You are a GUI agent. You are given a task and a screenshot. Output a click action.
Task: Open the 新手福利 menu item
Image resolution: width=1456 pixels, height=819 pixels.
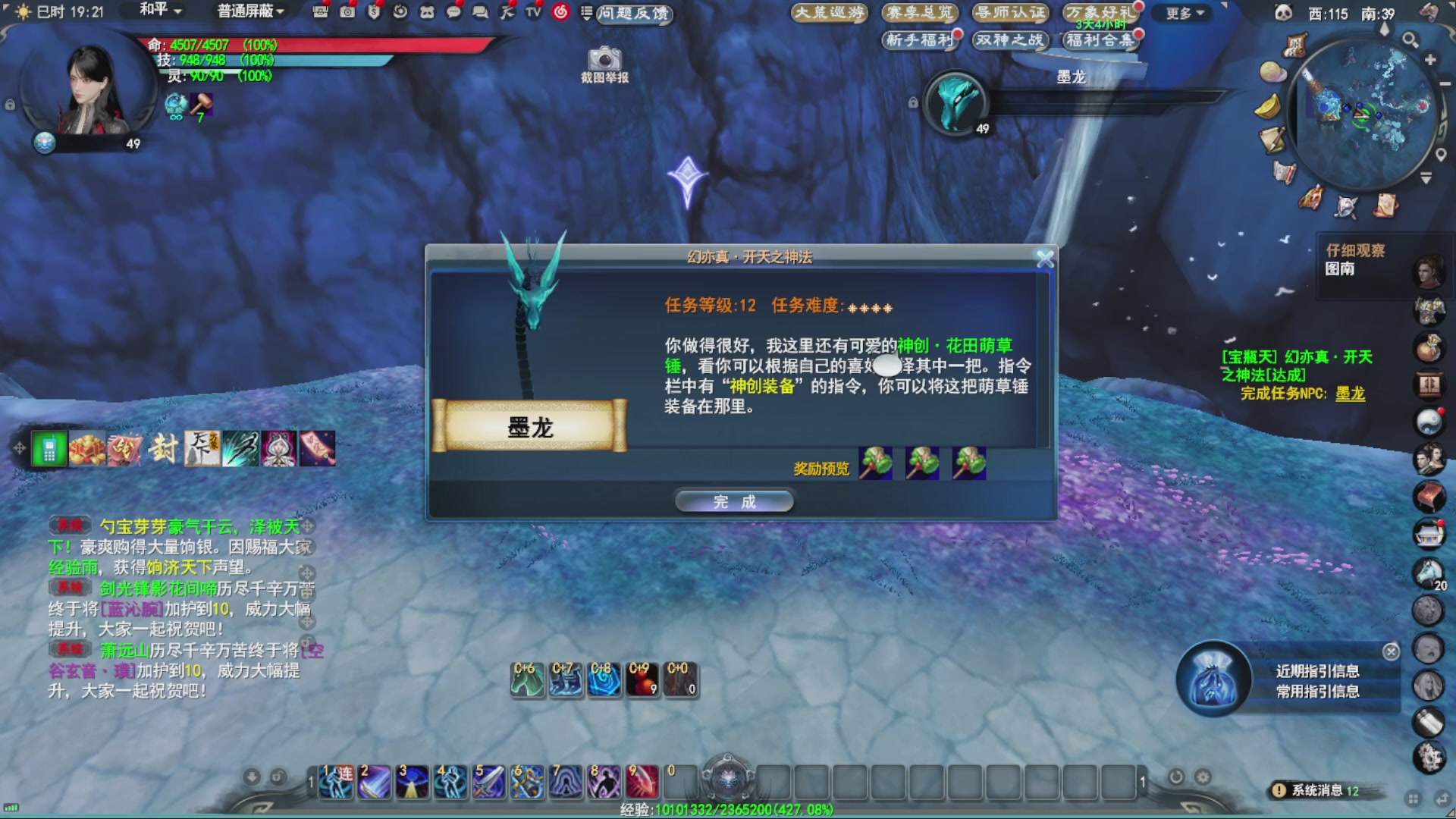point(919,42)
